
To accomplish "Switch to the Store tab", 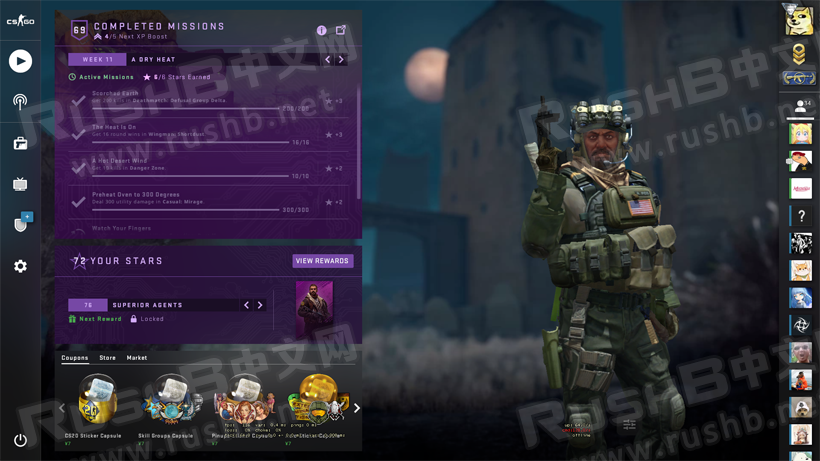I will pyautogui.click(x=107, y=358).
